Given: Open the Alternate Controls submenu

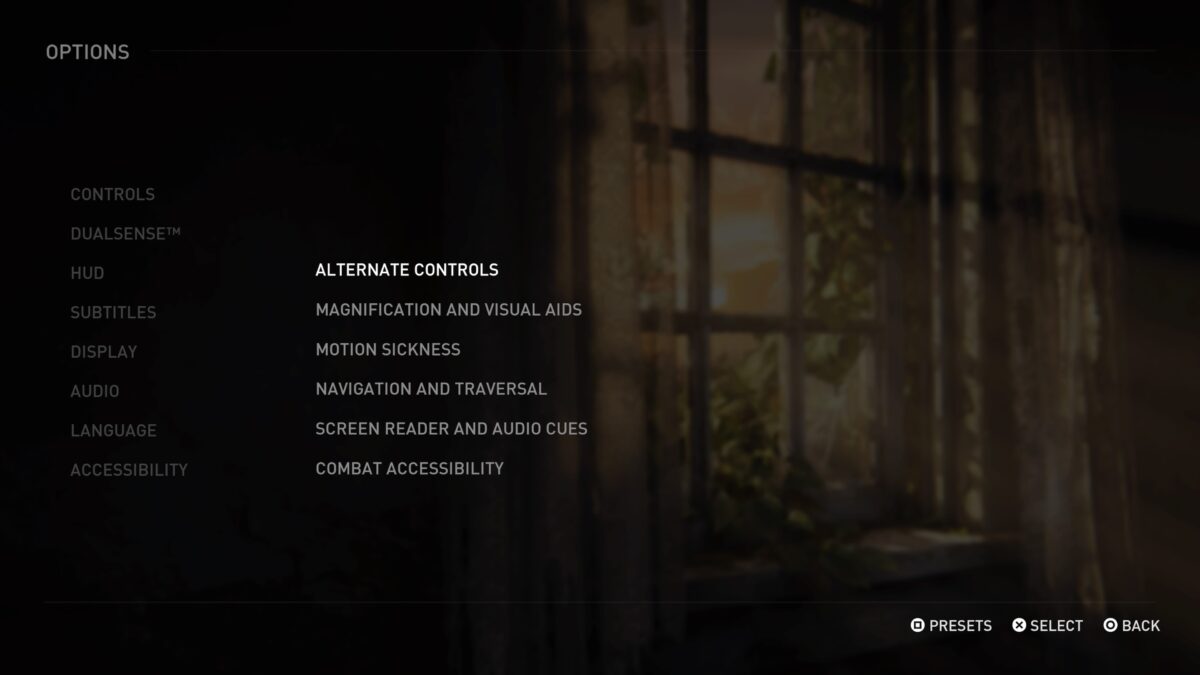Looking at the screenshot, I should (x=406, y=270).
